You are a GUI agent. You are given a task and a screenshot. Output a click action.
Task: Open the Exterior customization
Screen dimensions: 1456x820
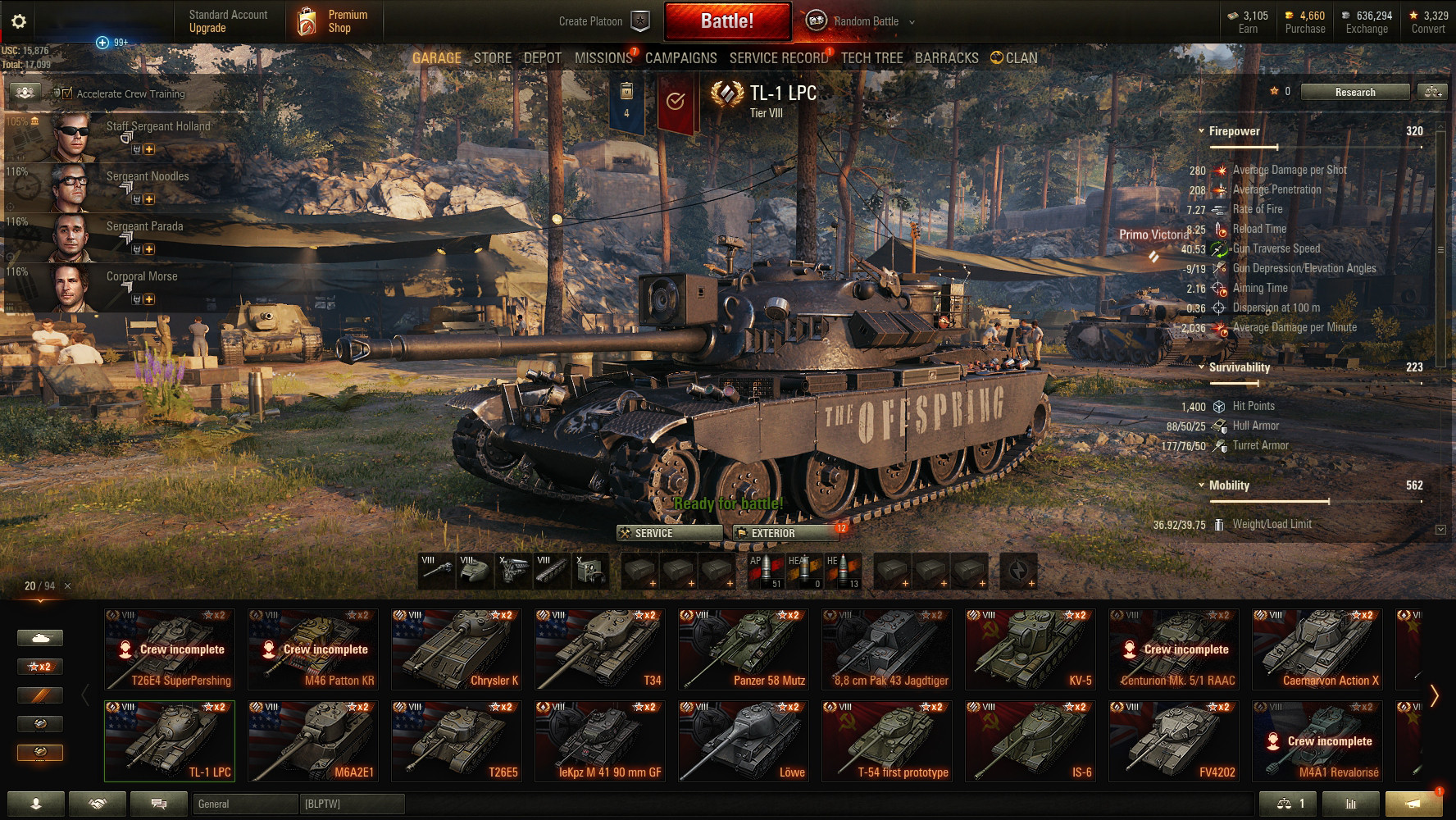coord(785,533)
